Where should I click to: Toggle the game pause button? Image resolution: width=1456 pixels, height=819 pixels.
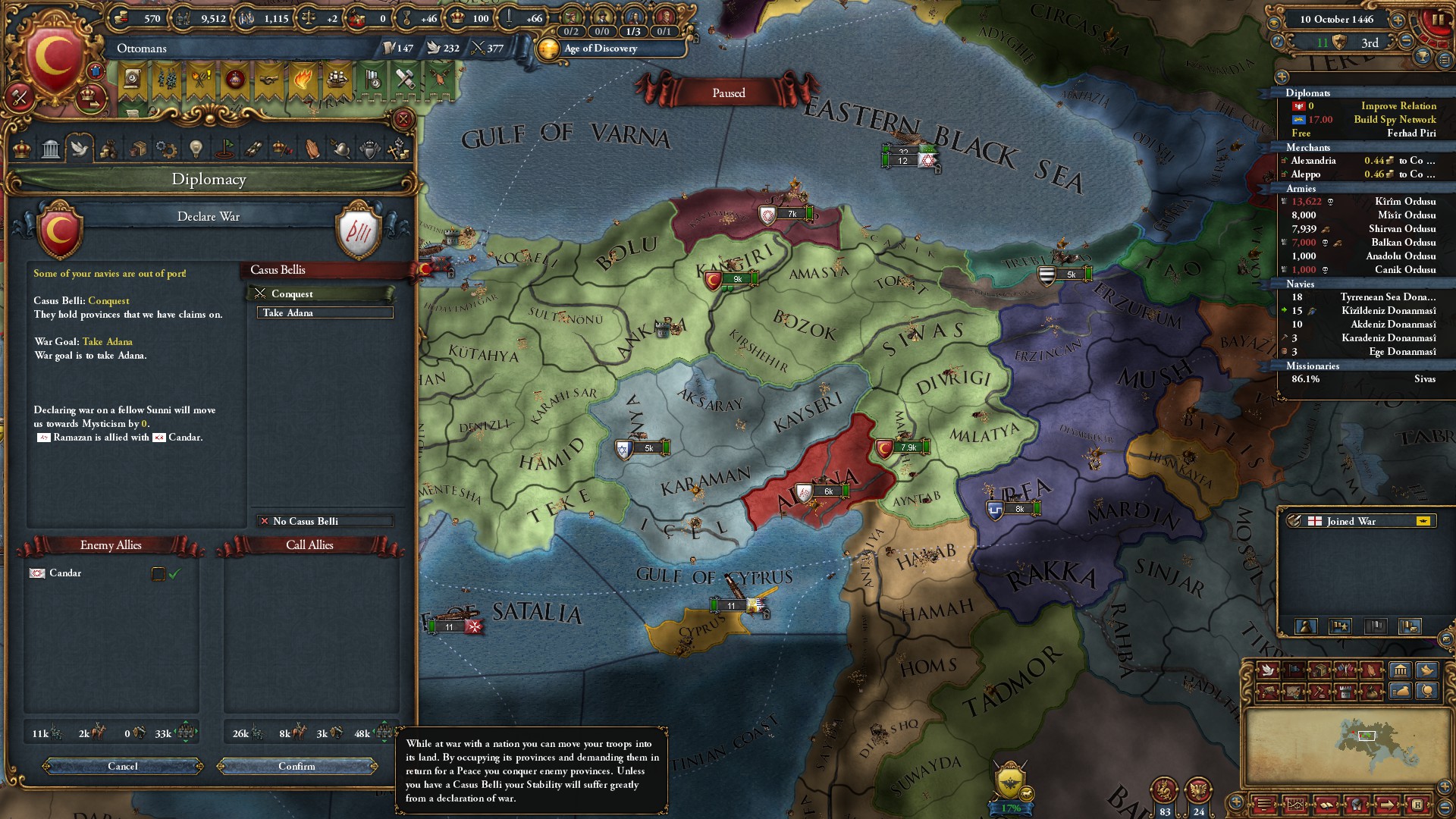1438,20
